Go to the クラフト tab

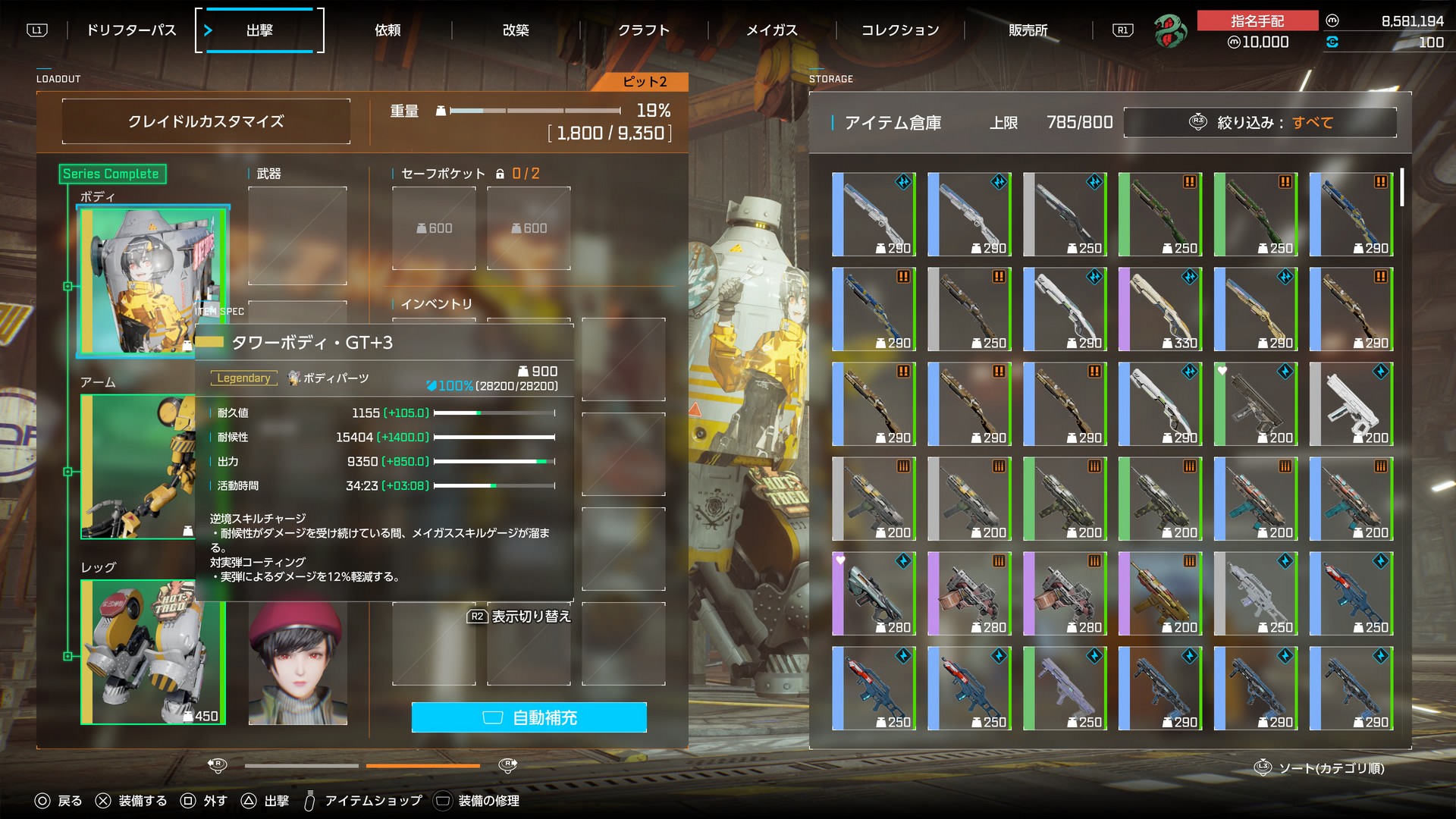coord(644,30)
